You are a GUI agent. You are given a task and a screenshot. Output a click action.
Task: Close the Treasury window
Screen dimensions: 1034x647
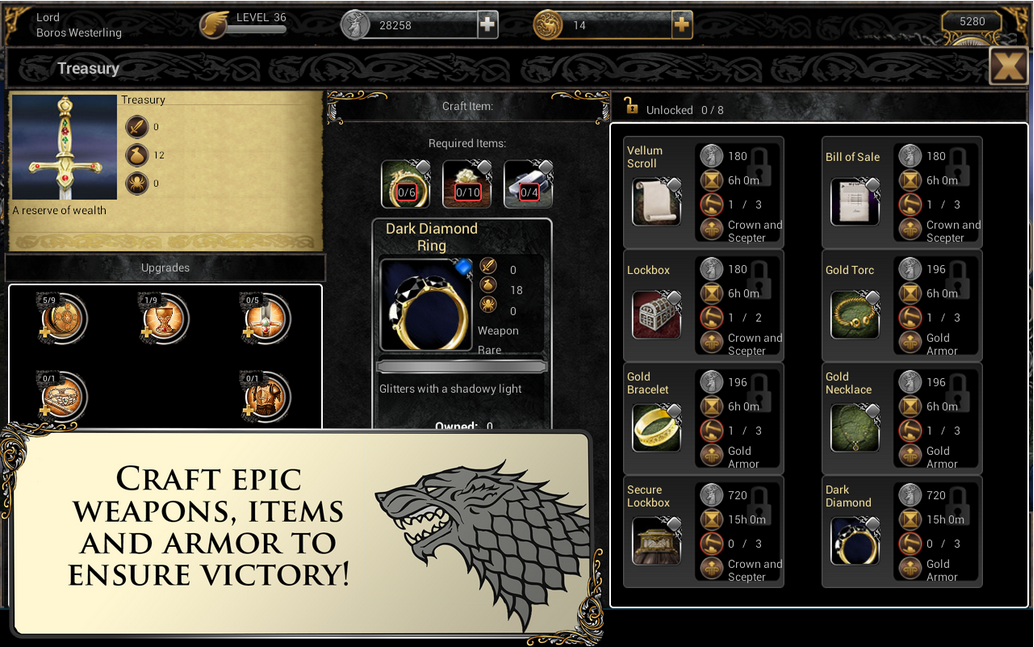pyautogui.click(x=1006, y=67)
